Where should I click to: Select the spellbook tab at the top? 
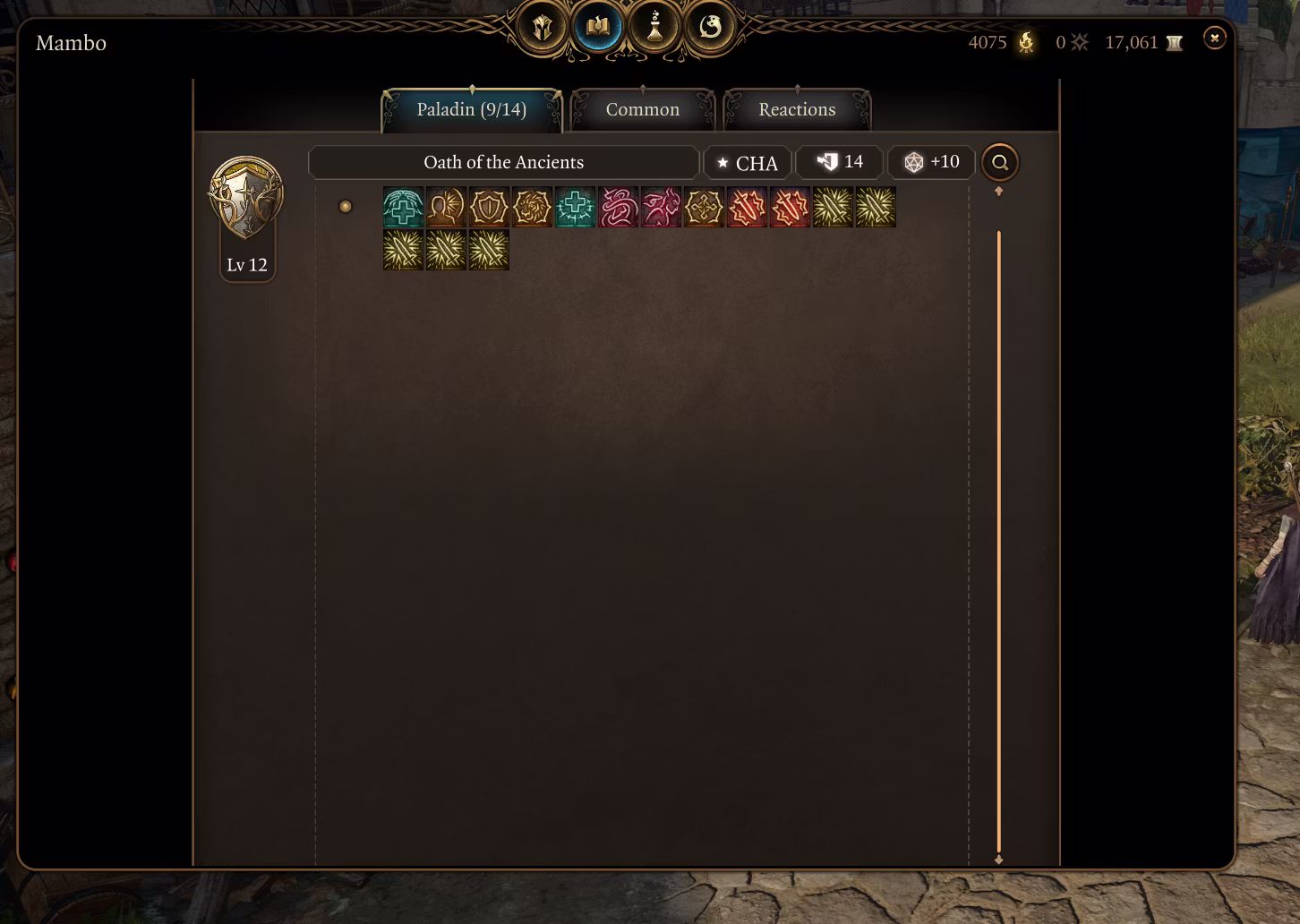tap(598, 28)
